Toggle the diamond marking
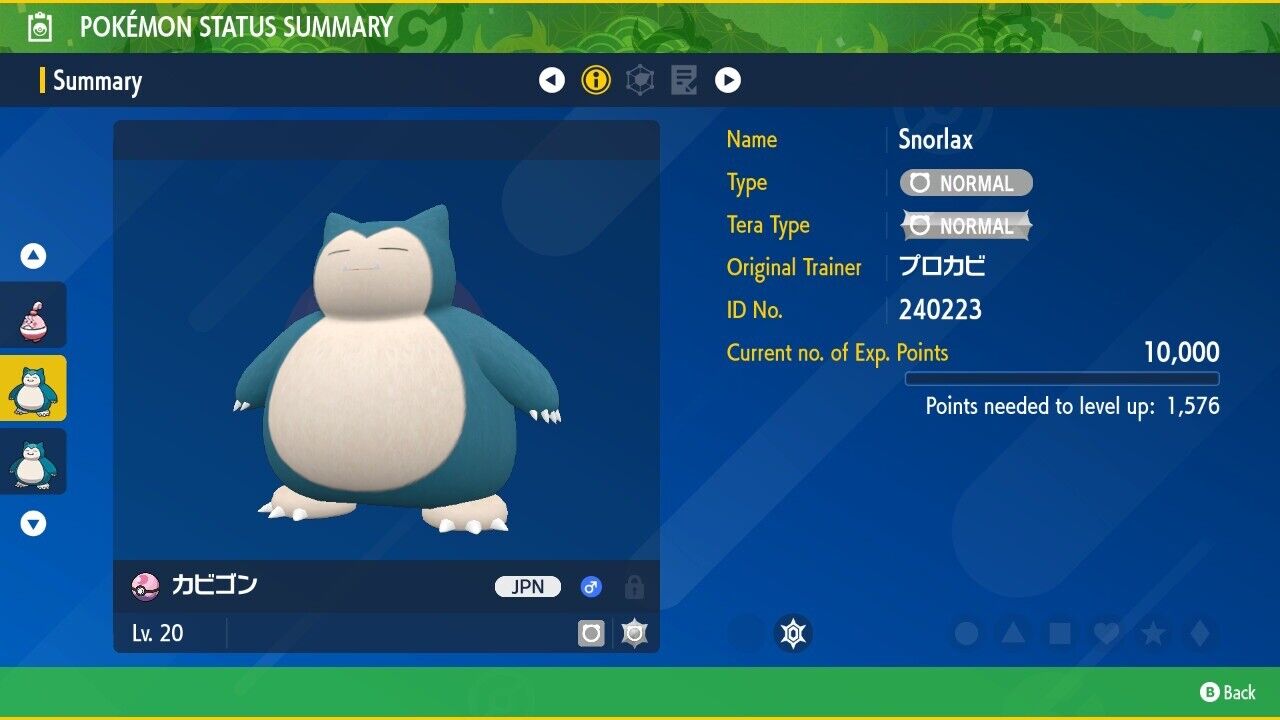1280x720 pixels. tap(1199, 633)
